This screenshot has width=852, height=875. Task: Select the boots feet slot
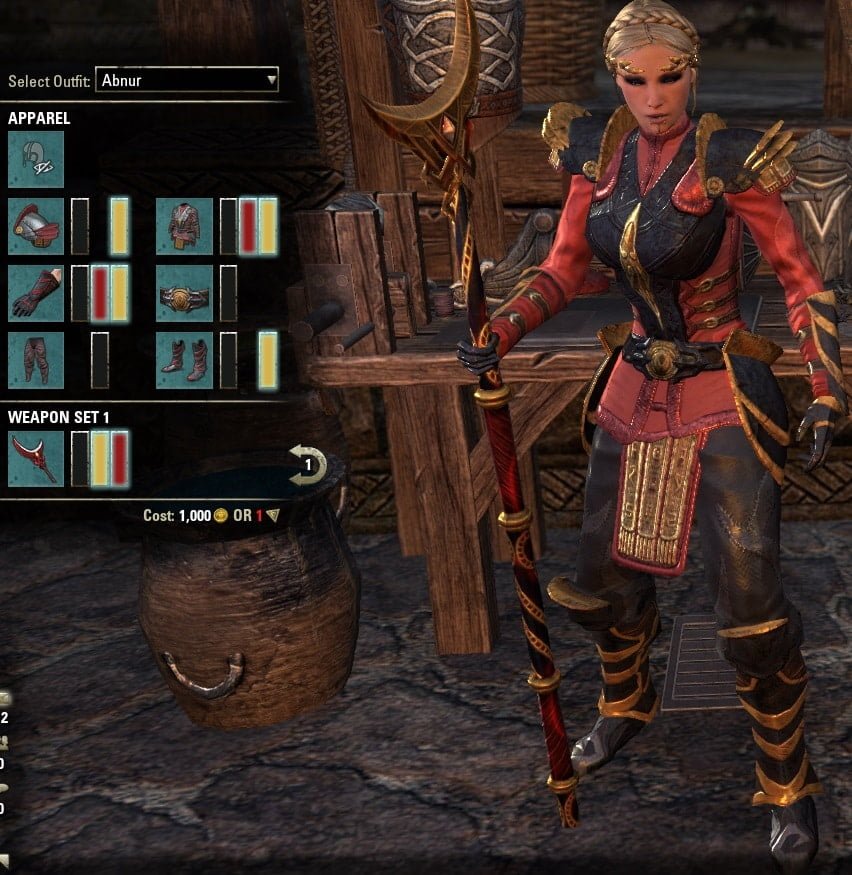pos(184,360)
